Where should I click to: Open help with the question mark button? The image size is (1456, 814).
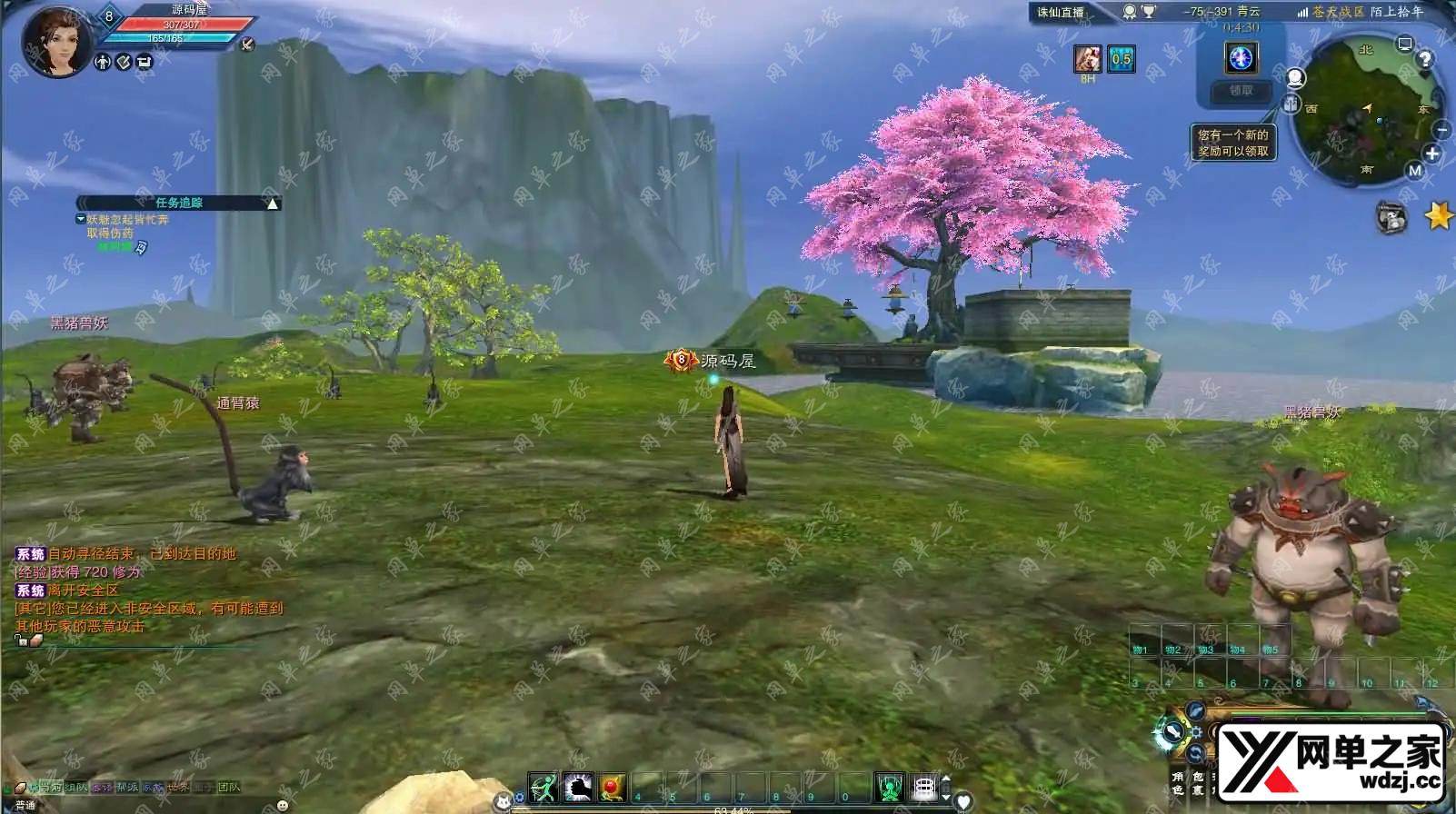[1425, 59]
